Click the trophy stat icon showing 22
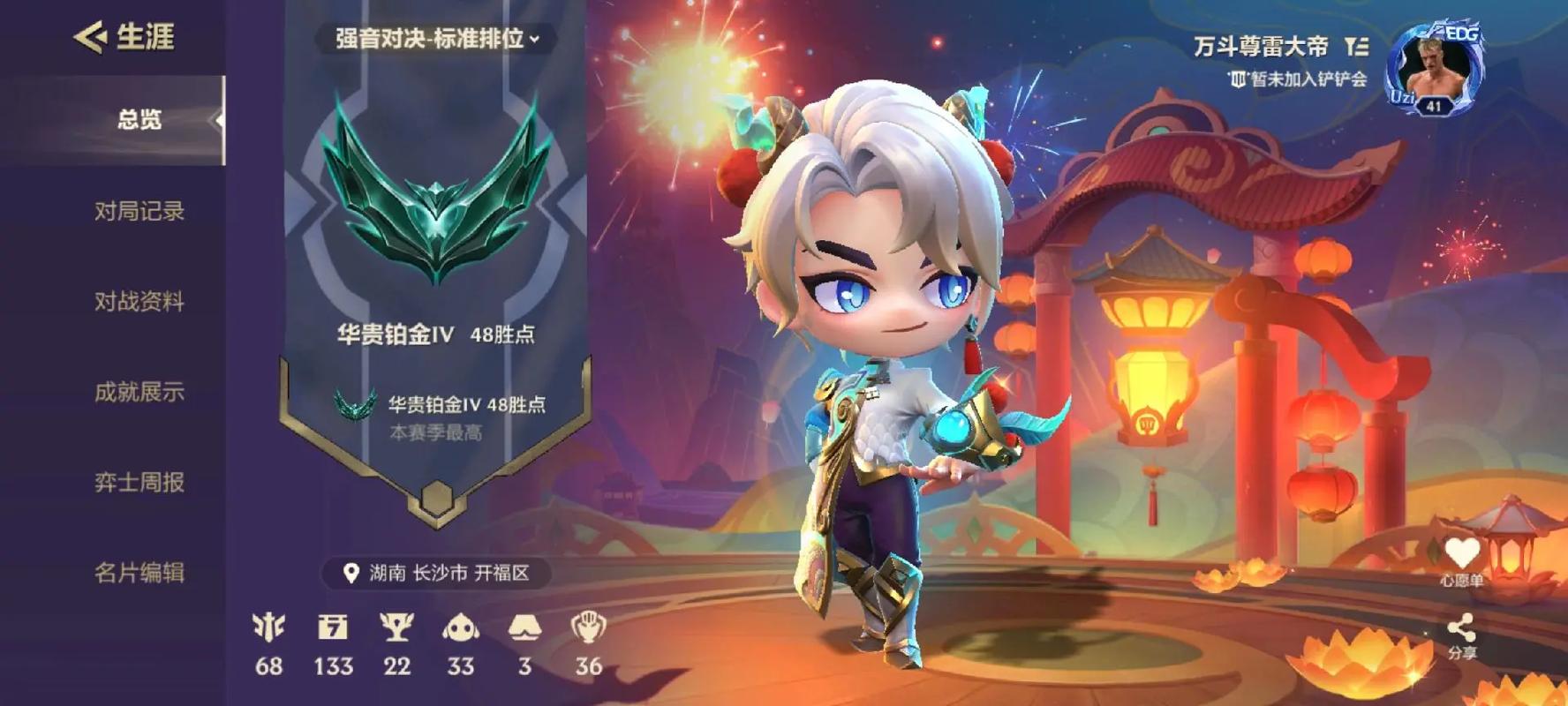 tap(396, 628)
